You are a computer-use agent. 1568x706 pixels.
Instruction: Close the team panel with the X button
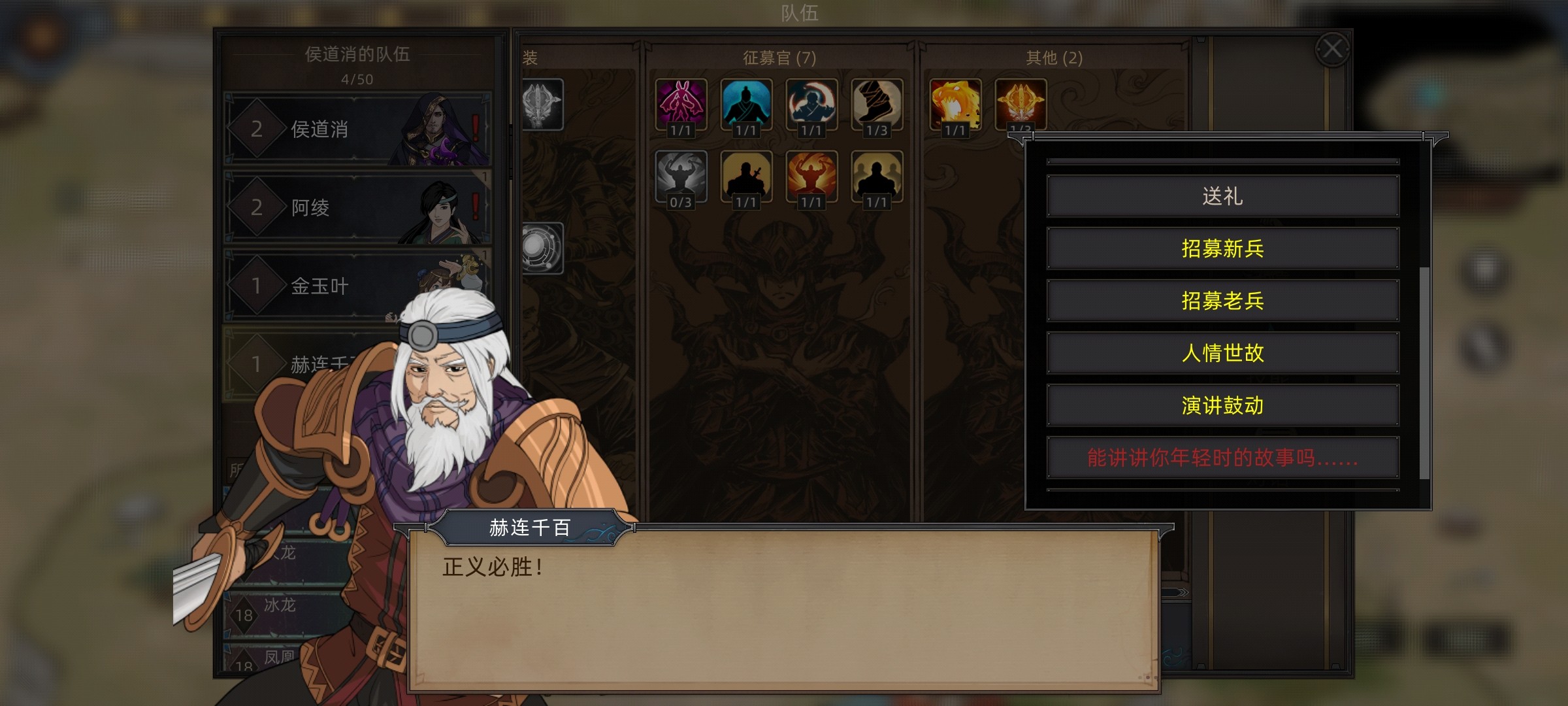(1332, 49)
